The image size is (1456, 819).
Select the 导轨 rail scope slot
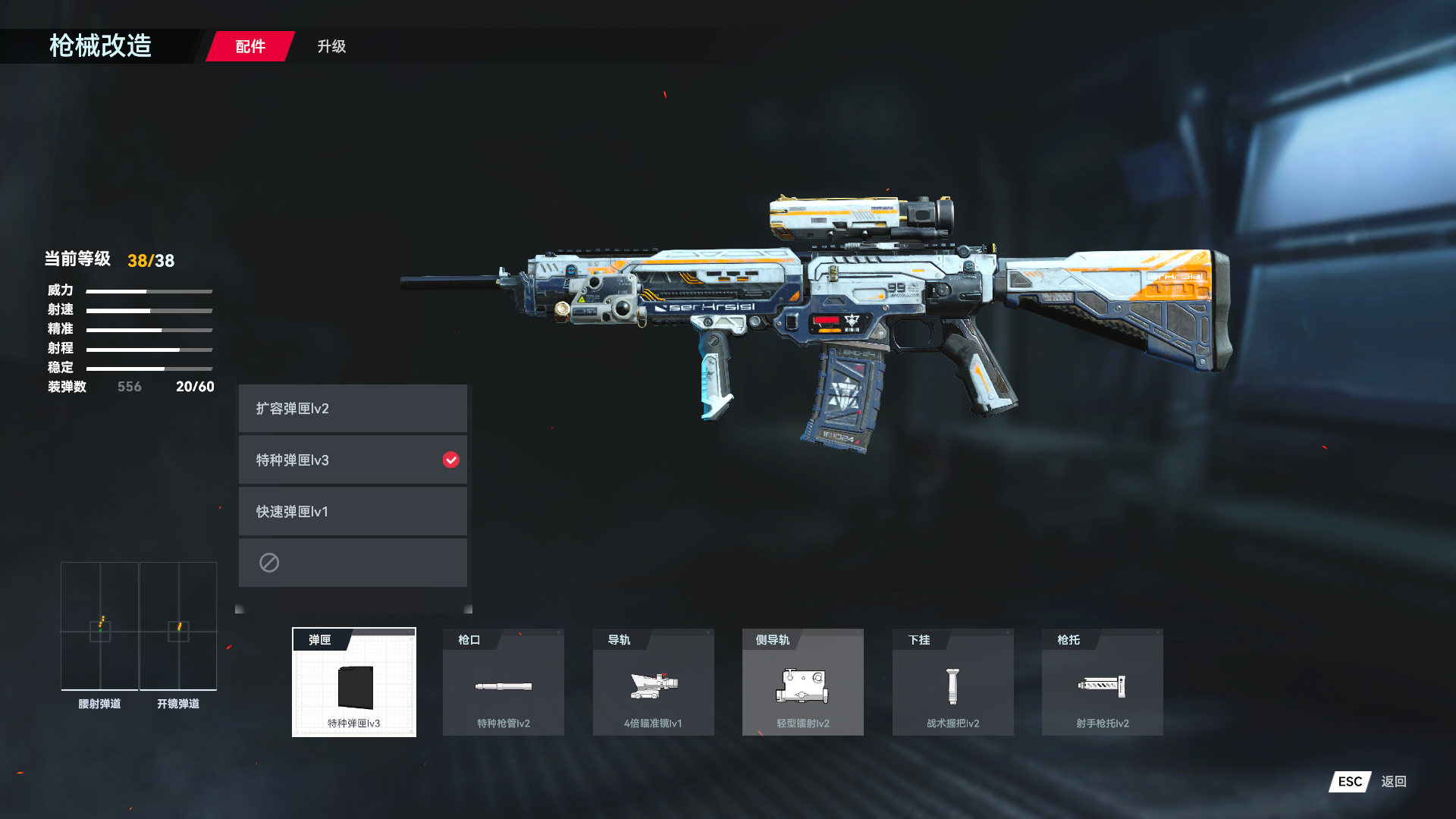(x=653, y=682)
